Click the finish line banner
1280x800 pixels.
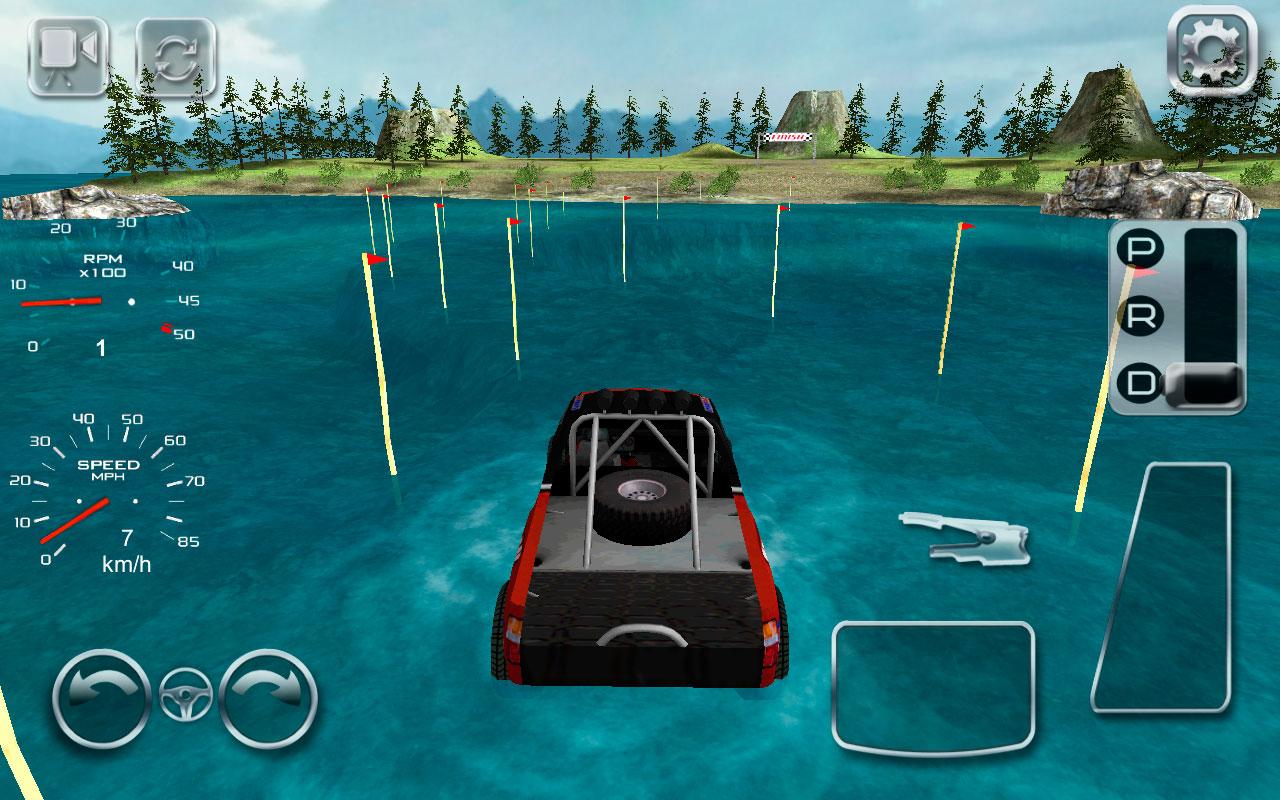point(789,135)
